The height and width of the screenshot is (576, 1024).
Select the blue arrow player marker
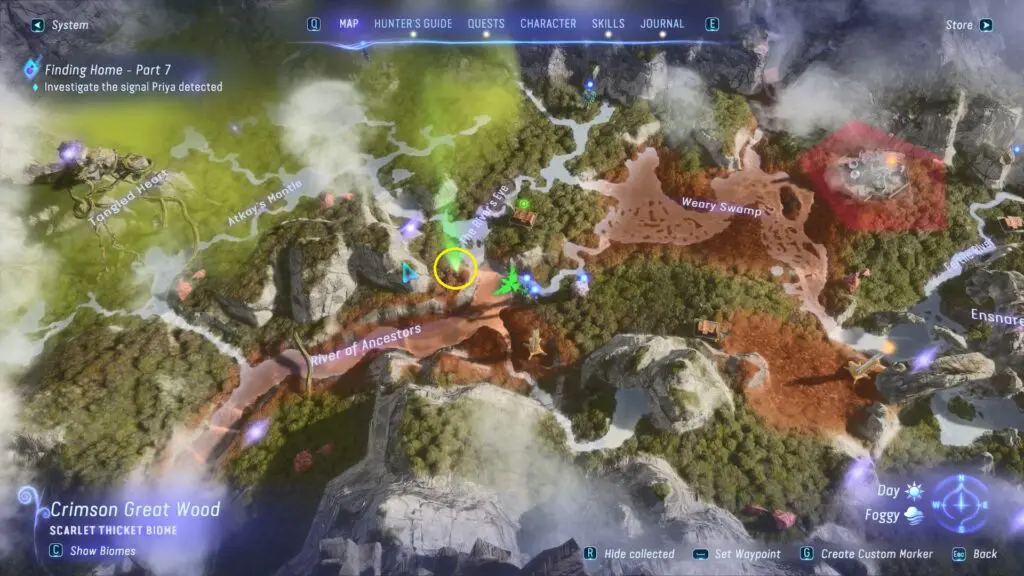(x=408, y=272)
